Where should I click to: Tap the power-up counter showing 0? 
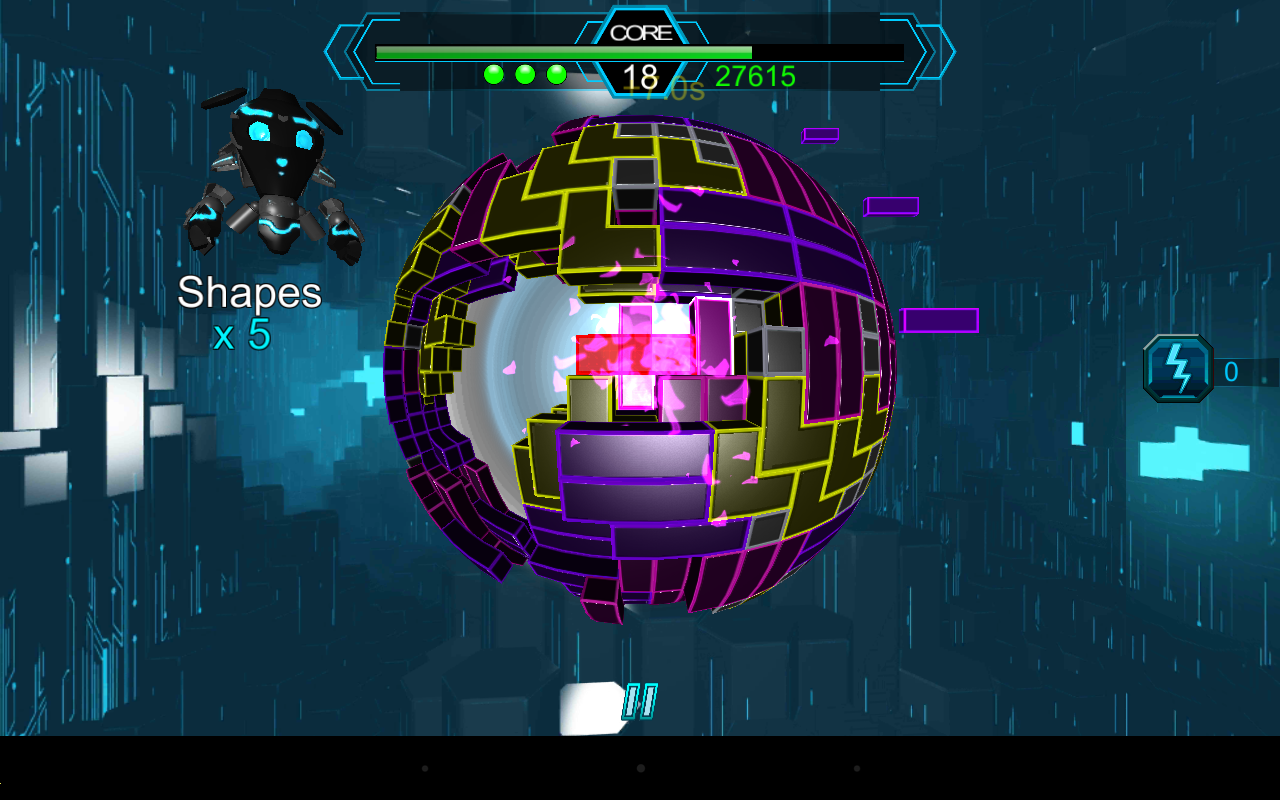pos(1230,370)
